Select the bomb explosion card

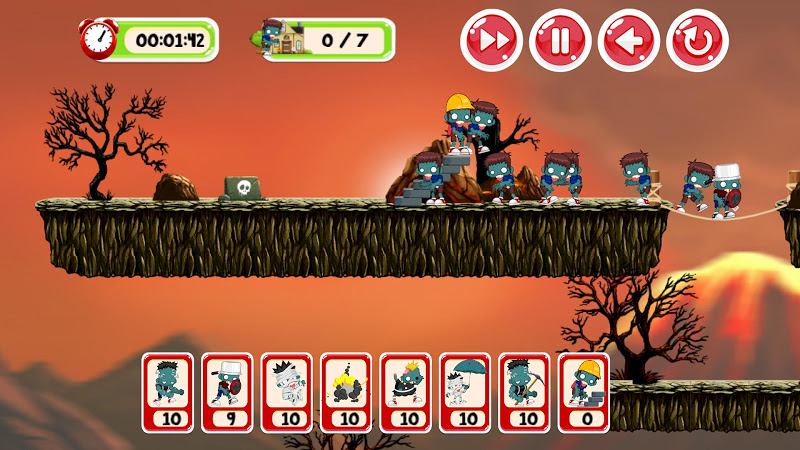[346, 392]
